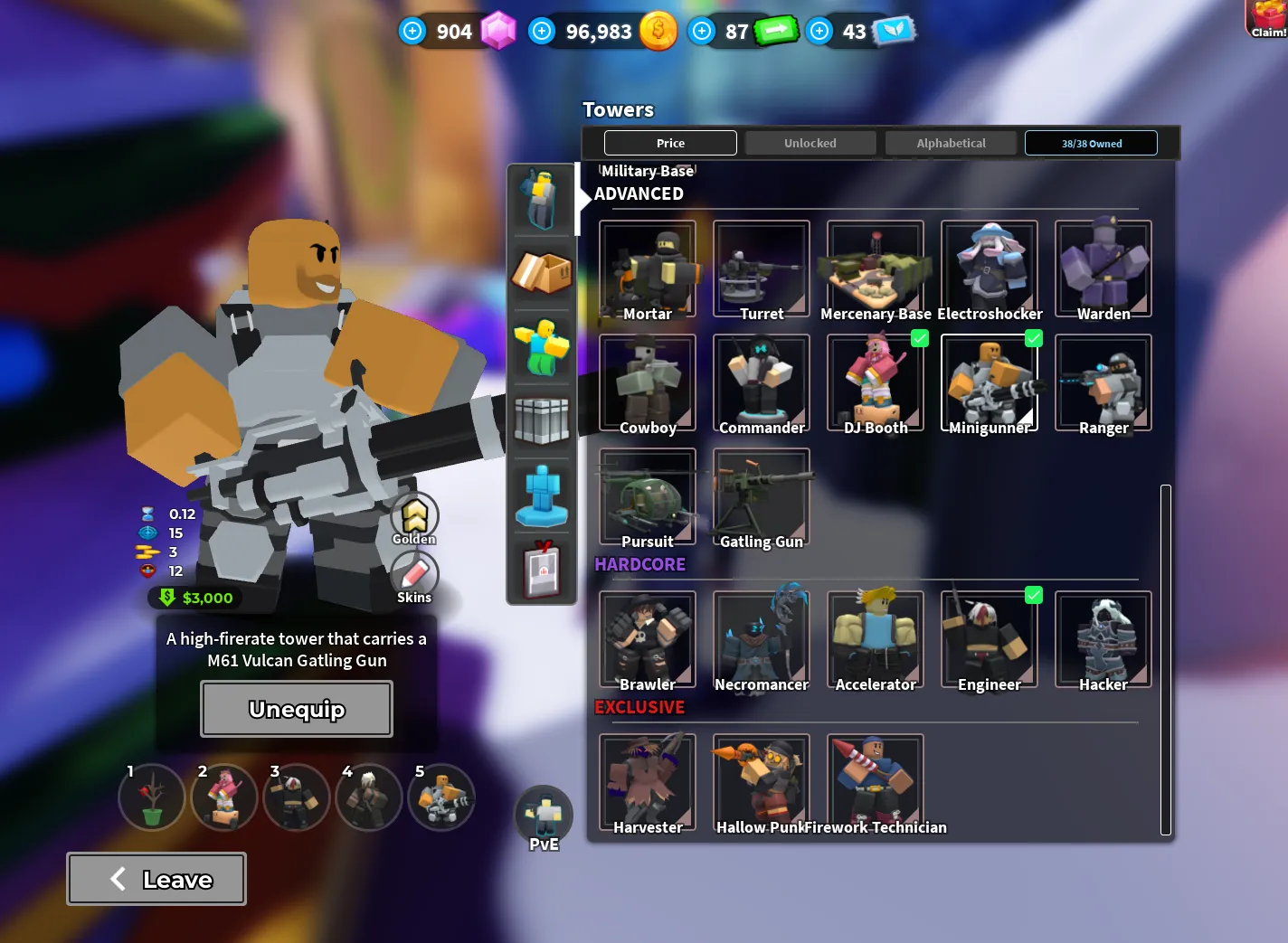1288x943 pixels.
Task: Select the cube consumables icon in the sidebar
Action: [x=541, y=421]
